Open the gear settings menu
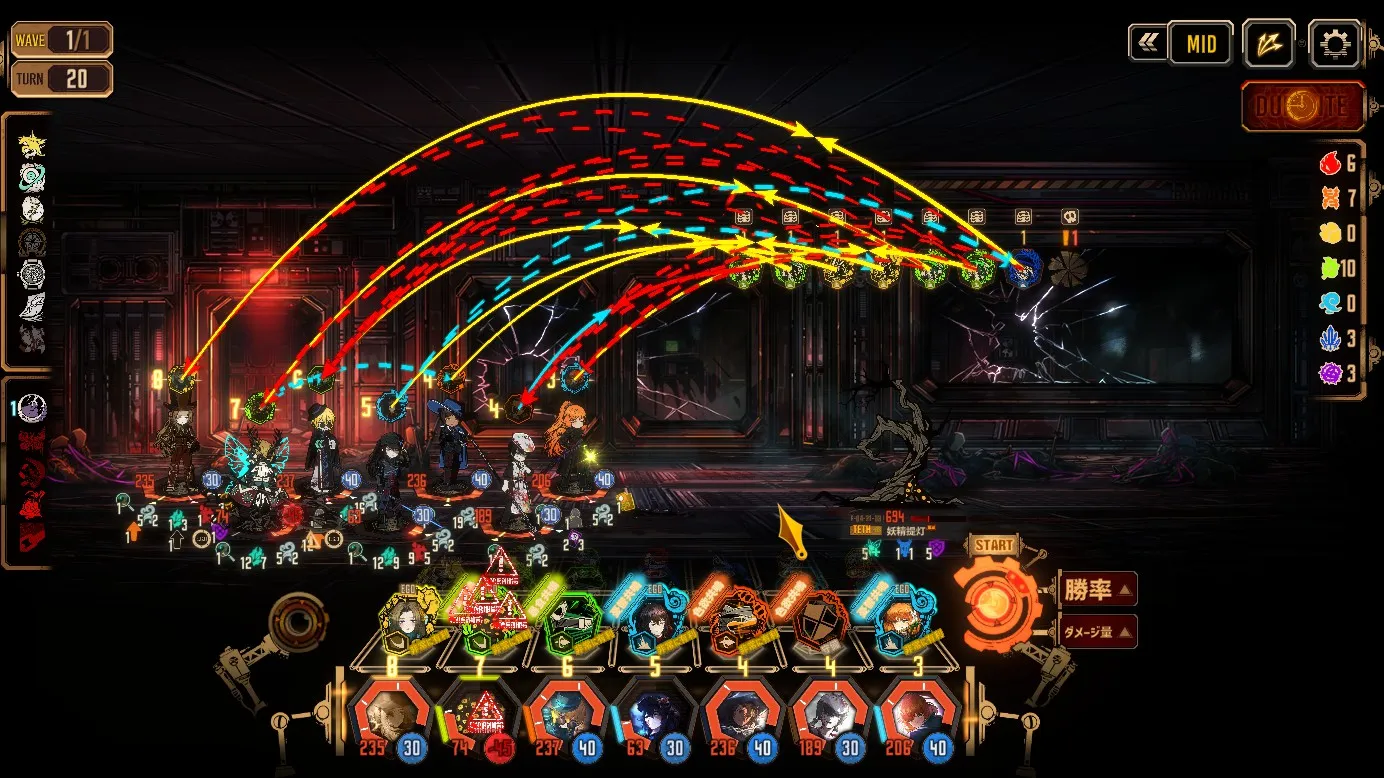Image resolution: width=1384 pixels, height=778 pixels. (x=1335, y=44)
